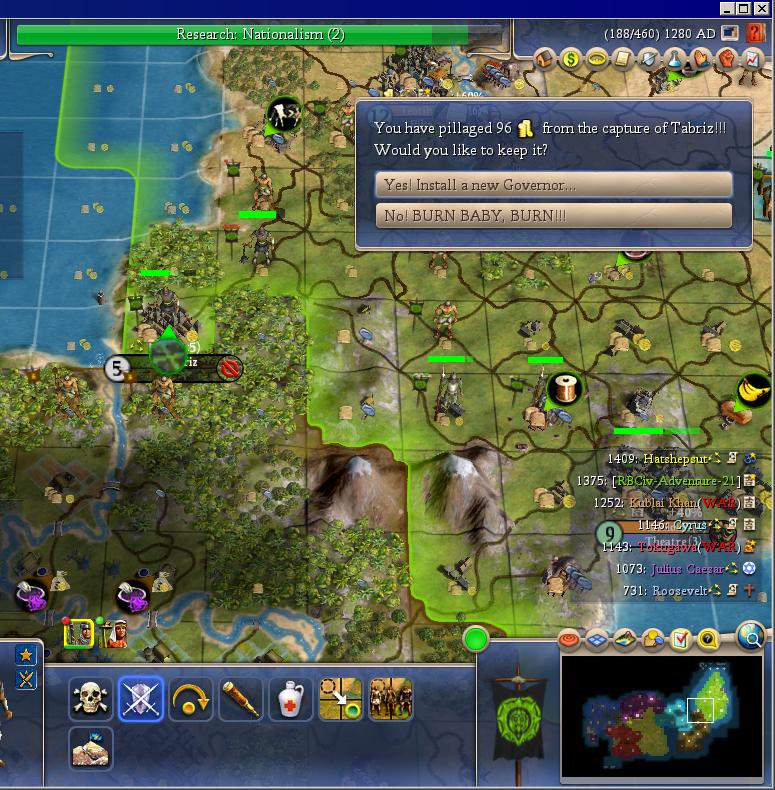The width and height of the screenshot is (775, 790).
Task: Activate the skip turn curved arrow command
Action: [190, 699]
